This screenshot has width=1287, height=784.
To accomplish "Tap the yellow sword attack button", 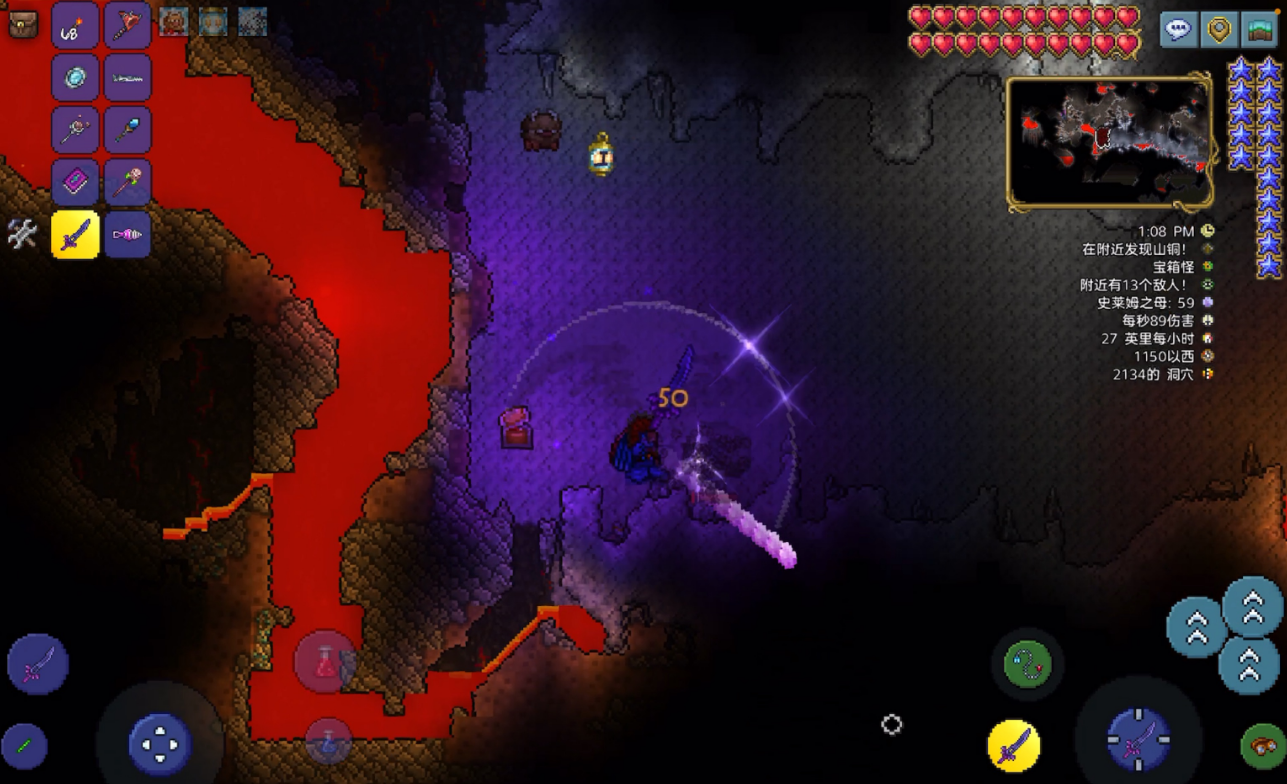I will [x=1013, y=746].
